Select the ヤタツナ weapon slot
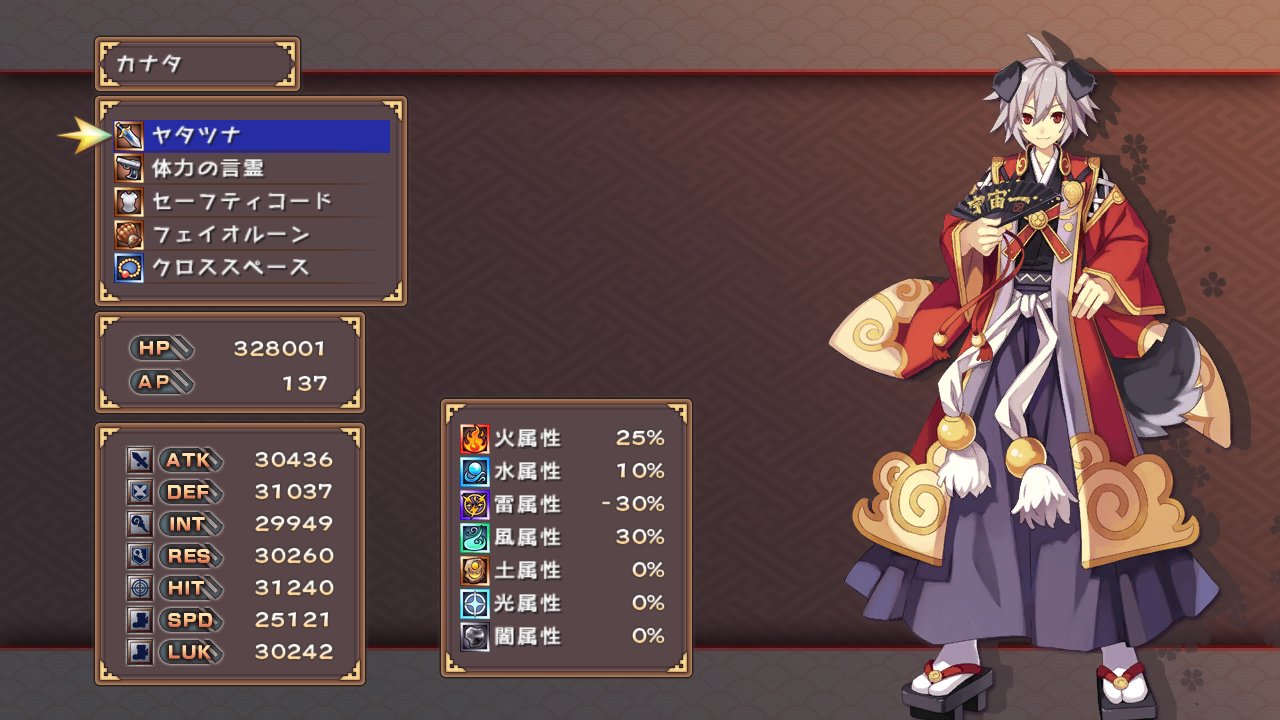 tap(250, 135)
